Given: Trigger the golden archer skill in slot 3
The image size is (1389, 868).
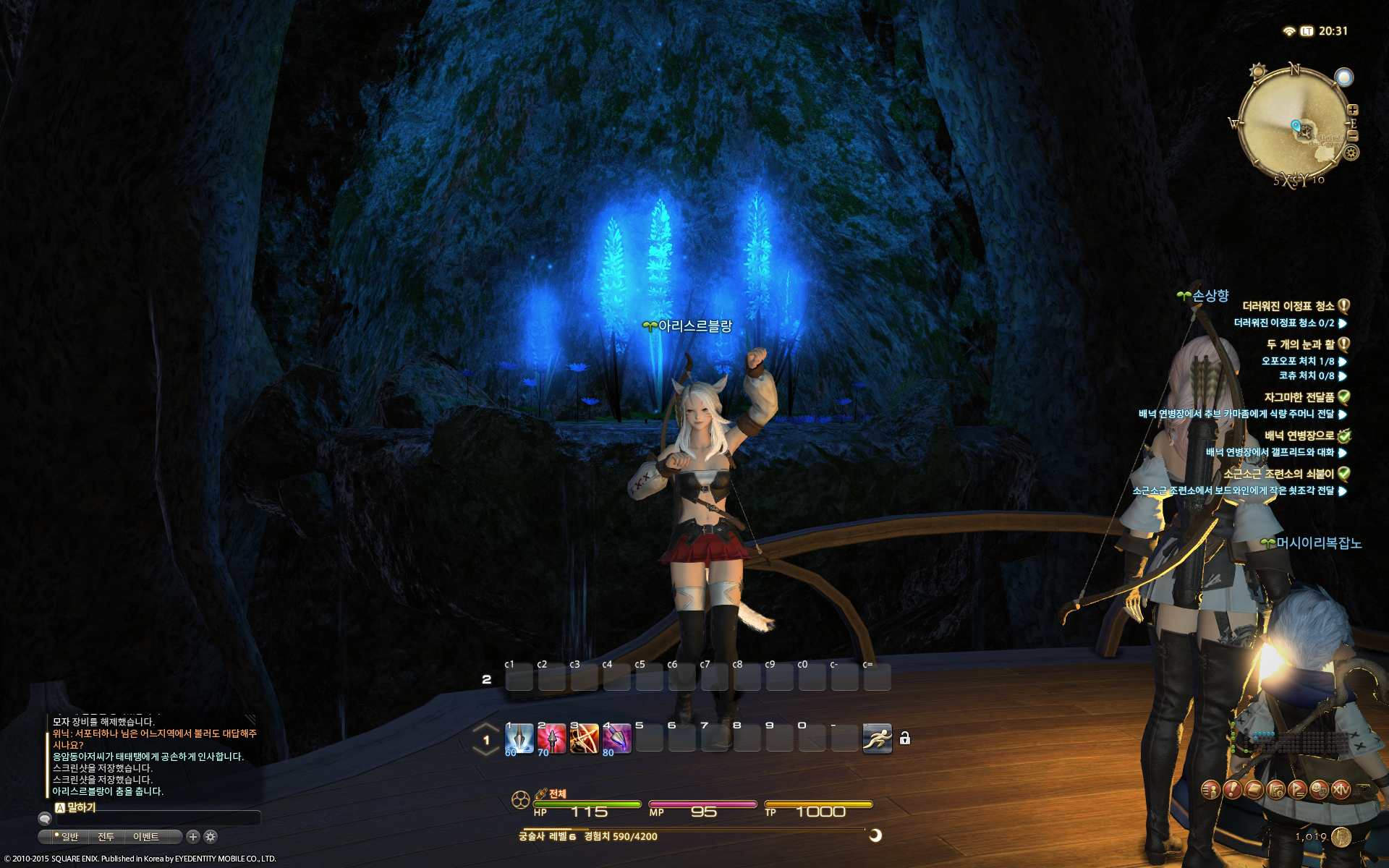Looking at the screenshot, I should [584, 739].
